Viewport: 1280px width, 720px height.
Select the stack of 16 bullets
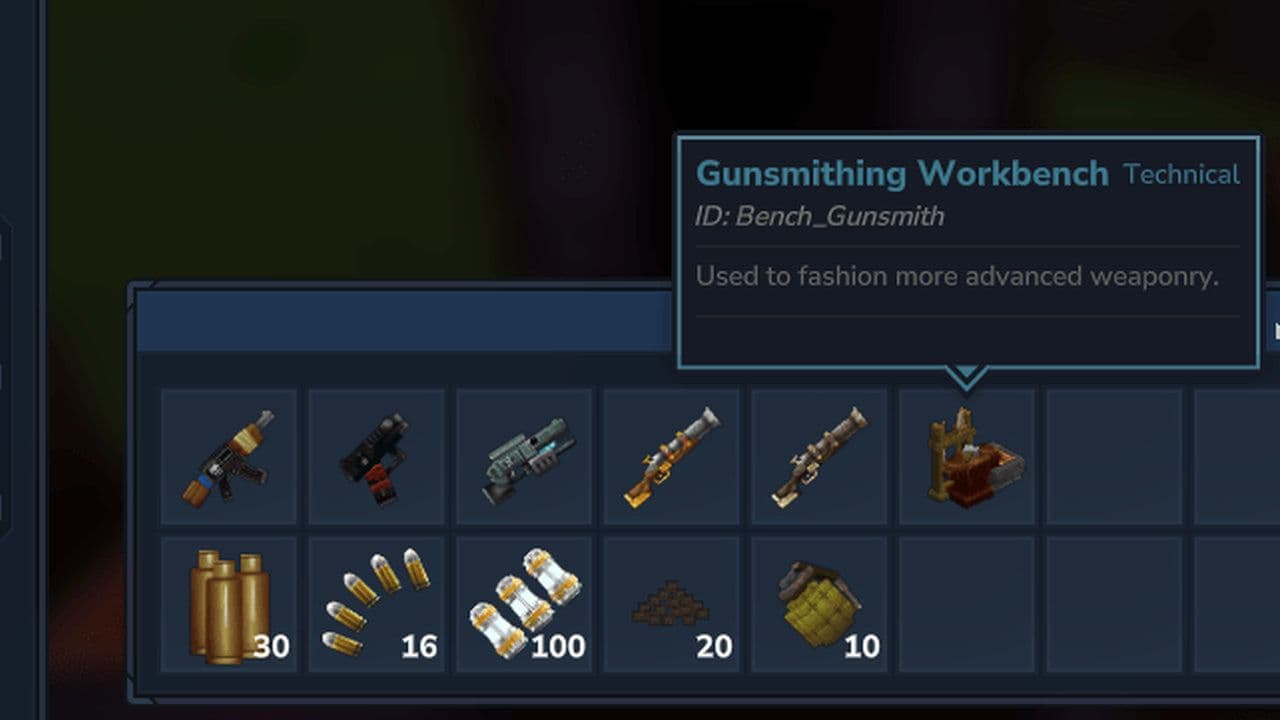click(375, 602)
